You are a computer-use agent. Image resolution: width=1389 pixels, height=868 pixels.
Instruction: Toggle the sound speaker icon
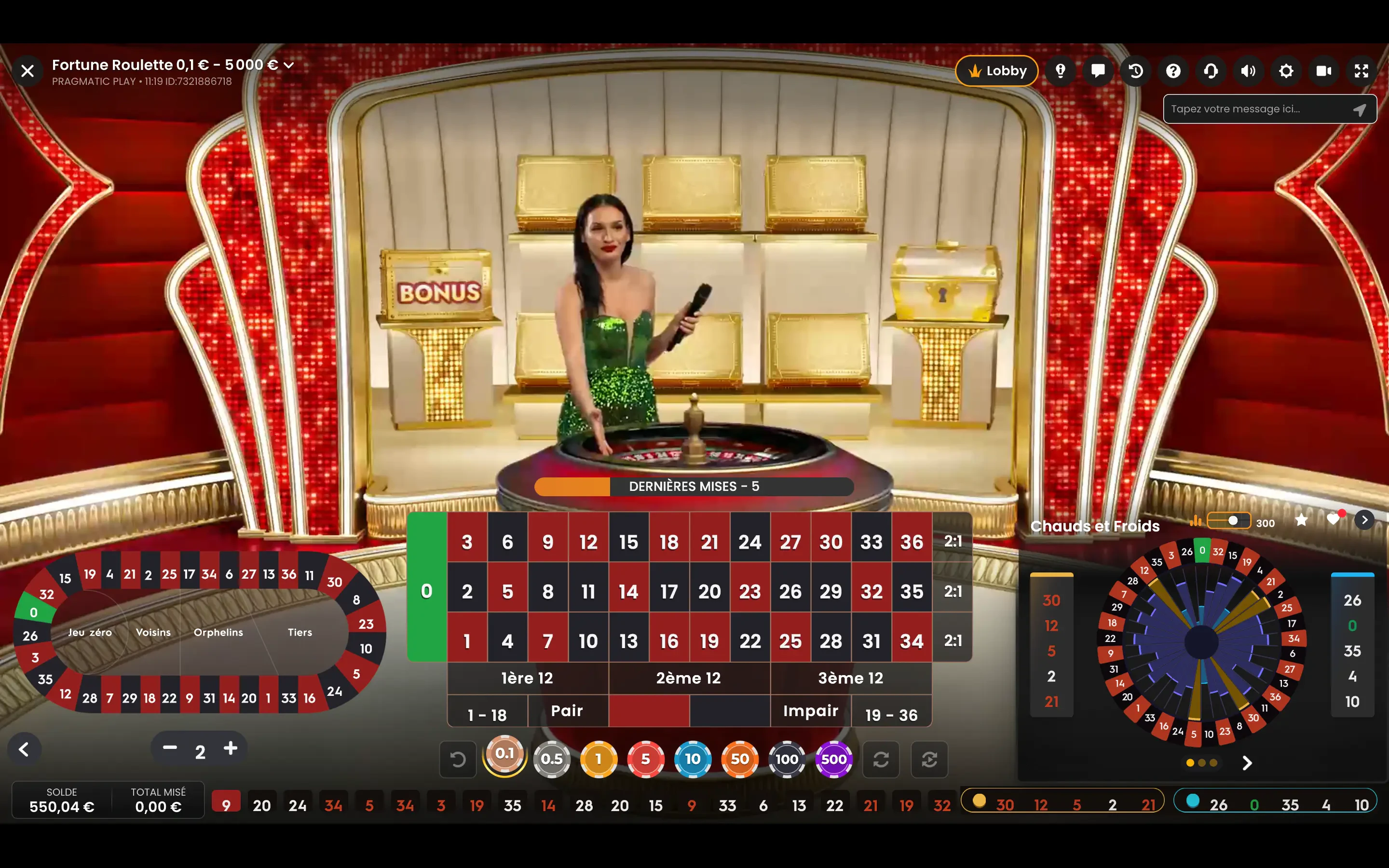pyautogui.click(x=1248, y=71)
